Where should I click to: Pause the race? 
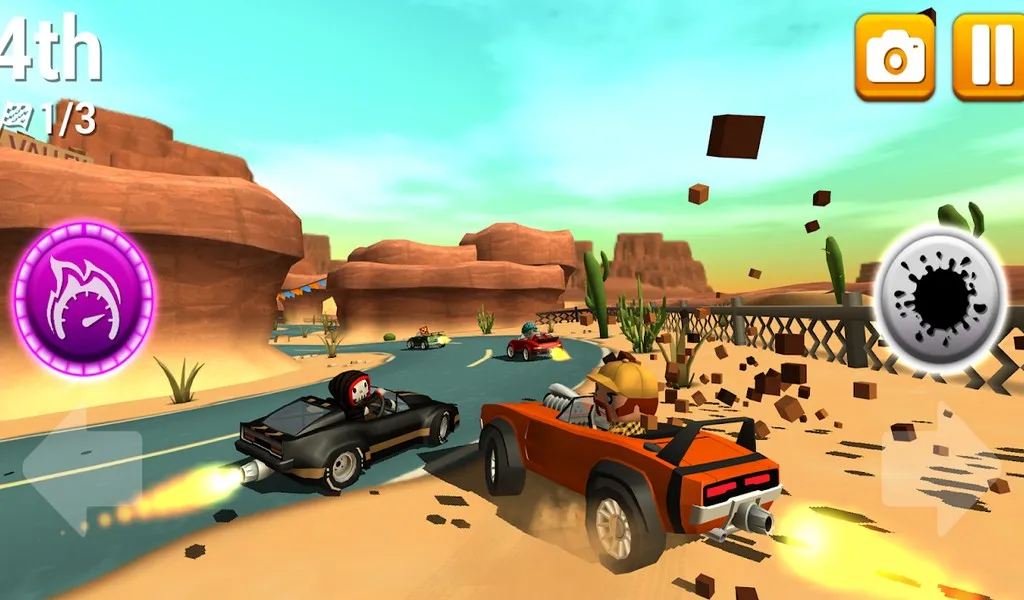987,56
